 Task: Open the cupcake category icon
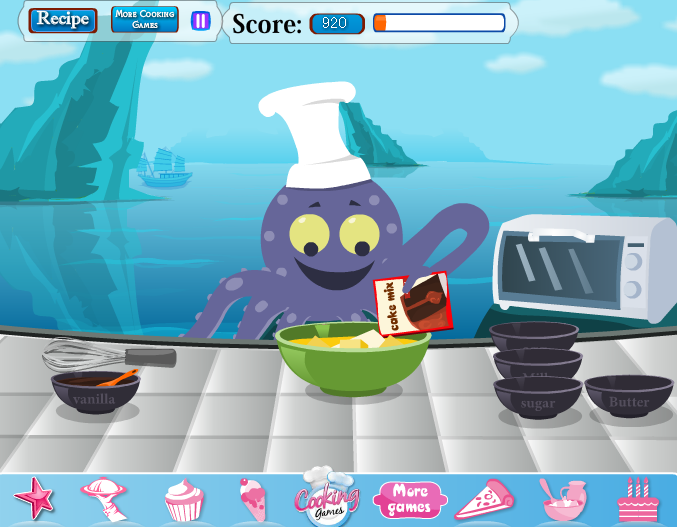pos(184,499)
